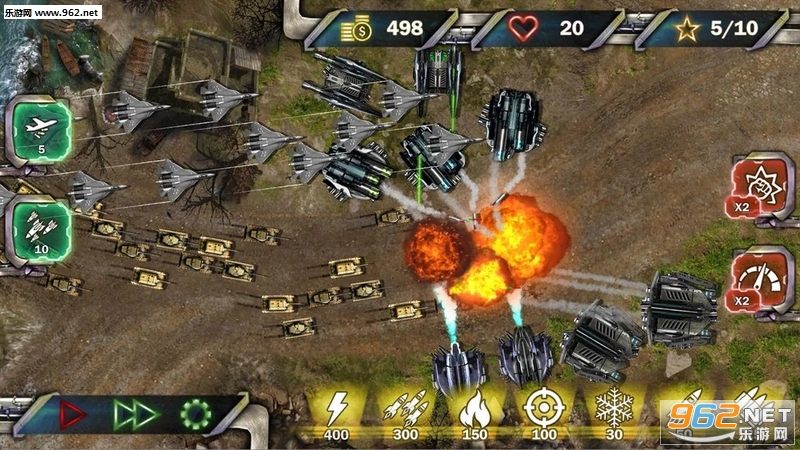800x450 pixels.
Task: Choose the rocket tower costing 300
Action: tap(405, 412)
